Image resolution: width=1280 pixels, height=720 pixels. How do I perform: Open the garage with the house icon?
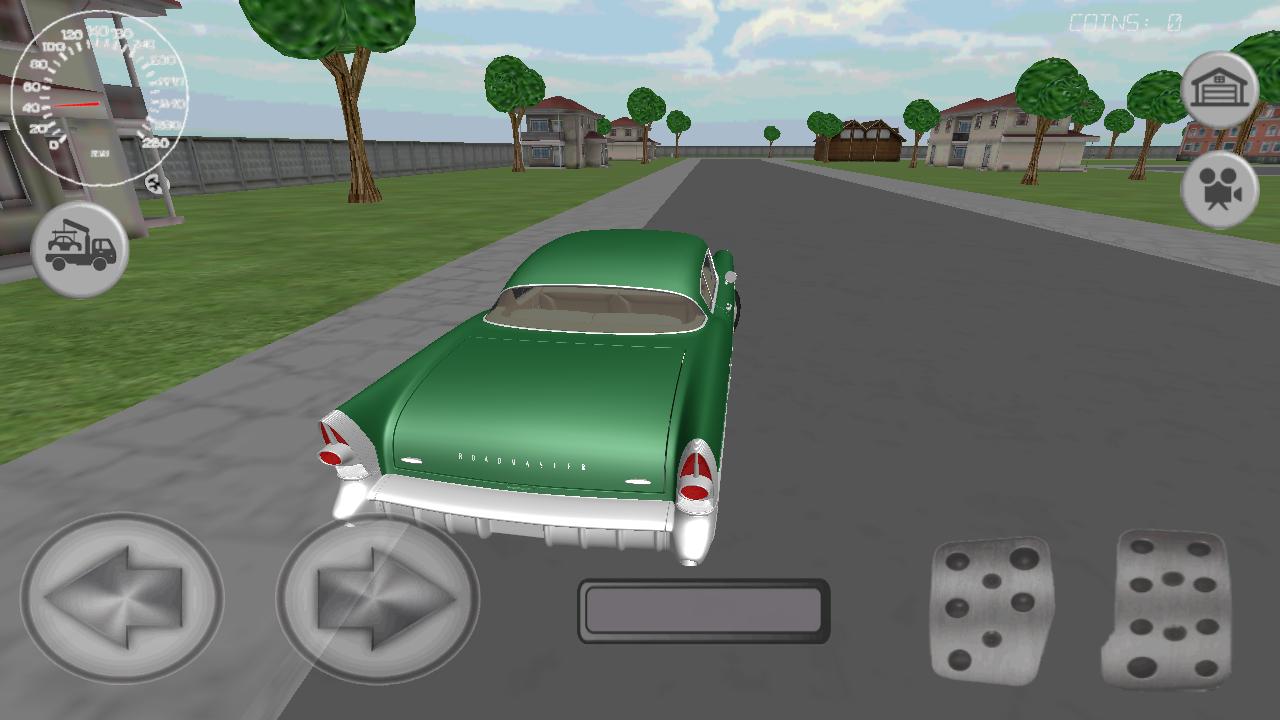[1218, 90]
